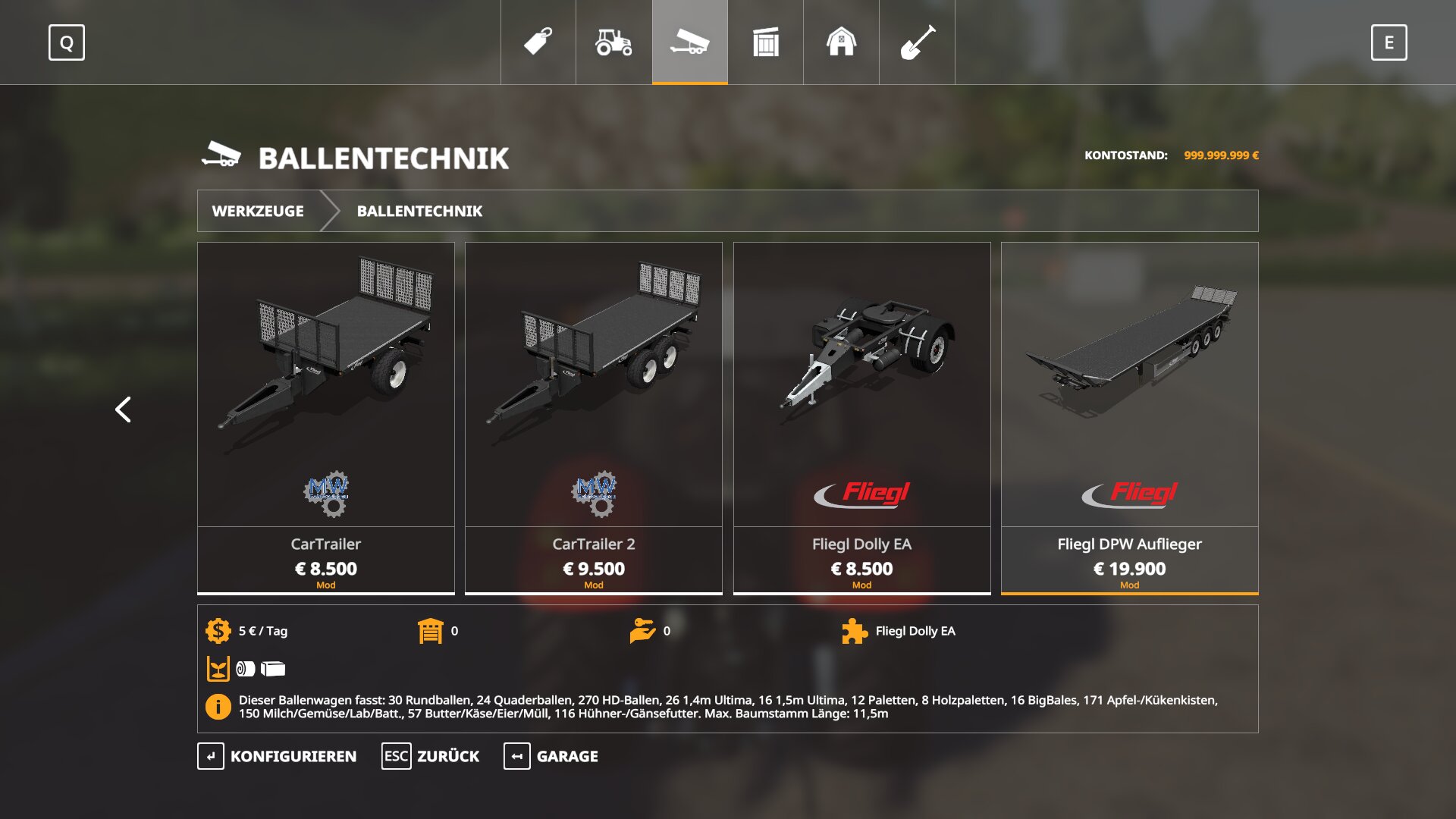The image size is (1456, 819).
Task: Click the BALLENTECHNIK breadcrumb
Action: 419,211
